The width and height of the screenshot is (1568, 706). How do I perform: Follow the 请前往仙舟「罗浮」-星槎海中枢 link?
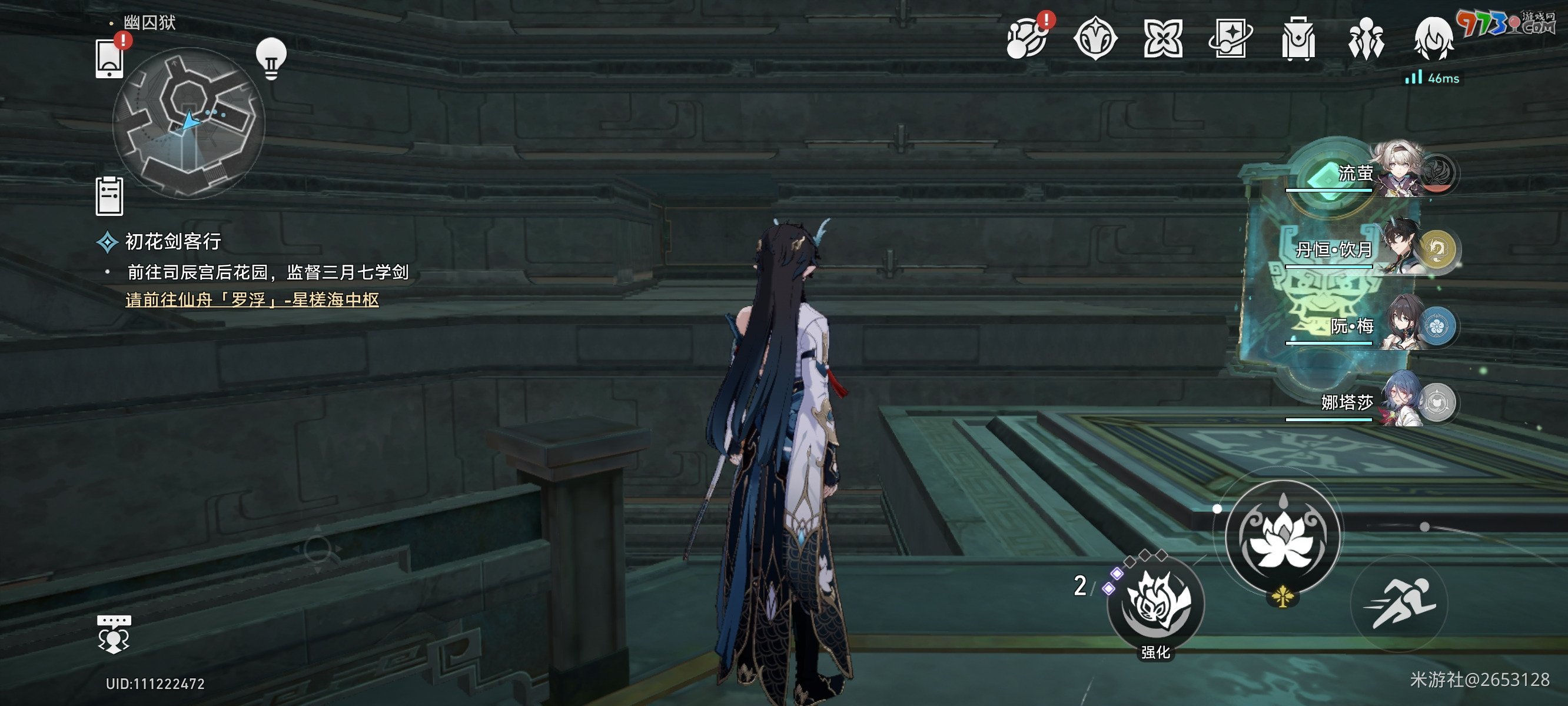pos(252,299)
